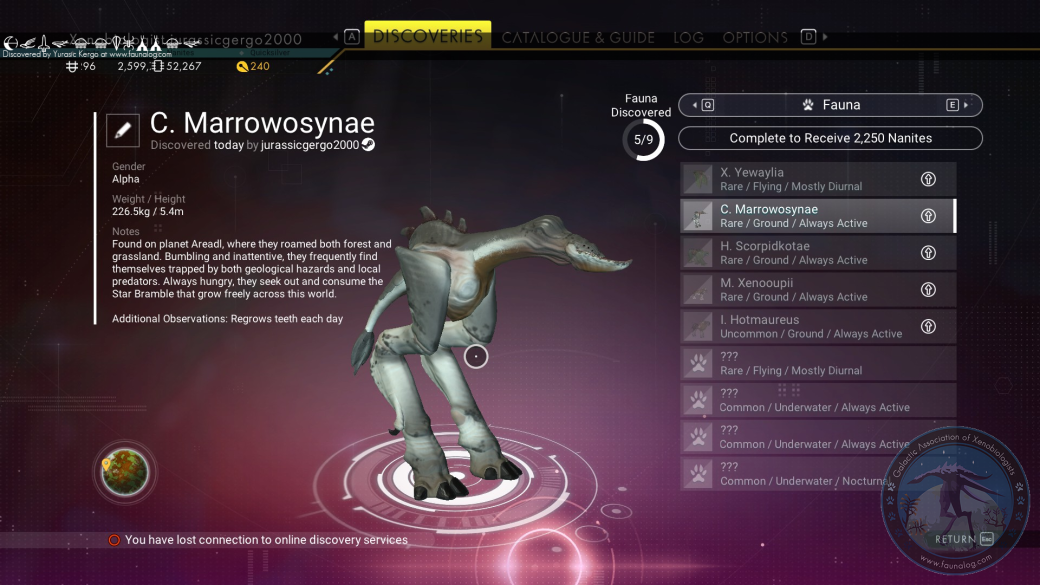Open the Catalogue & Guide tab
The height and width of the screenshot is (585, 1040).
[x=578, y=38]
